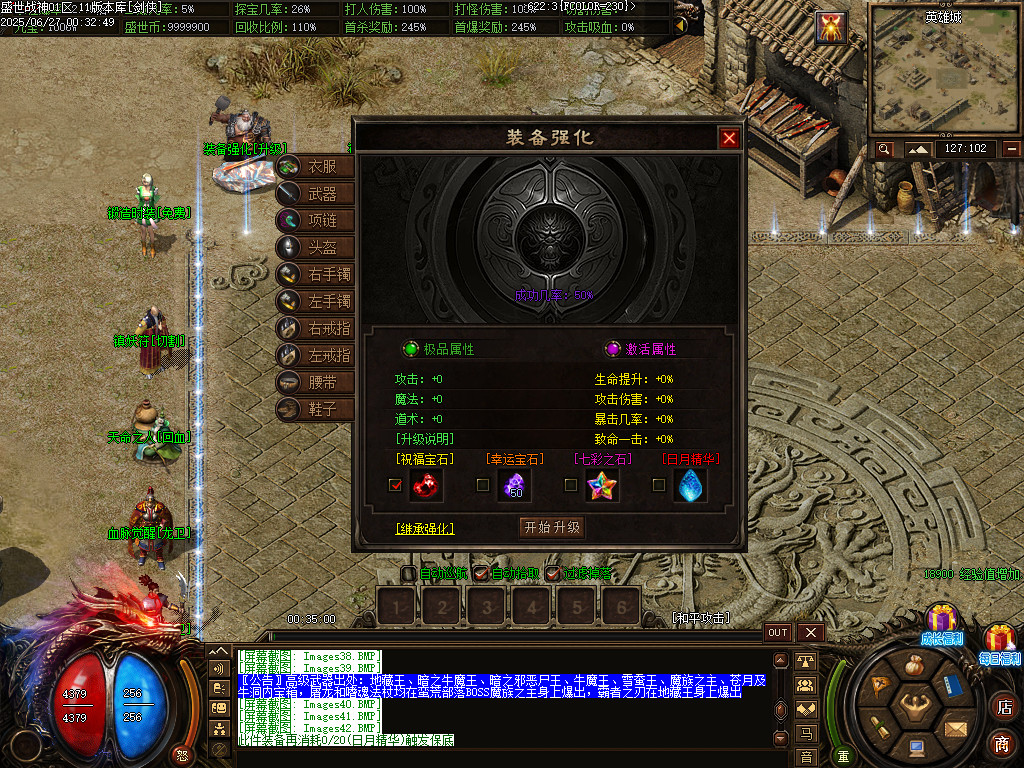Select the 武器 weapon category tab
Image resolution: width=1024 pixels, height=768 pixels.
(316, 193)
